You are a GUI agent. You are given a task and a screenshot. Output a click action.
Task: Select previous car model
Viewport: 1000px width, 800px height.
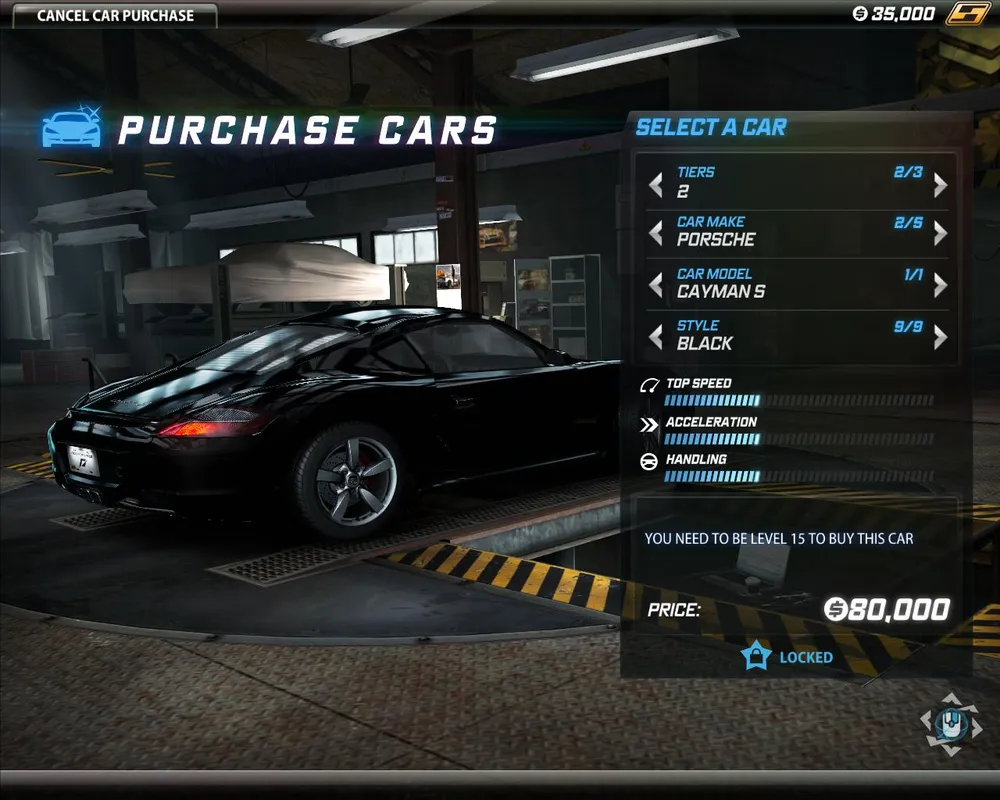coord(656,285)
